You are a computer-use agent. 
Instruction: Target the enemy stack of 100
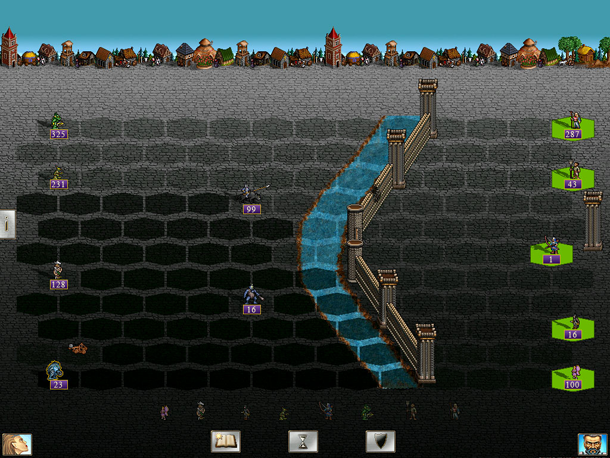pos(573,373)
